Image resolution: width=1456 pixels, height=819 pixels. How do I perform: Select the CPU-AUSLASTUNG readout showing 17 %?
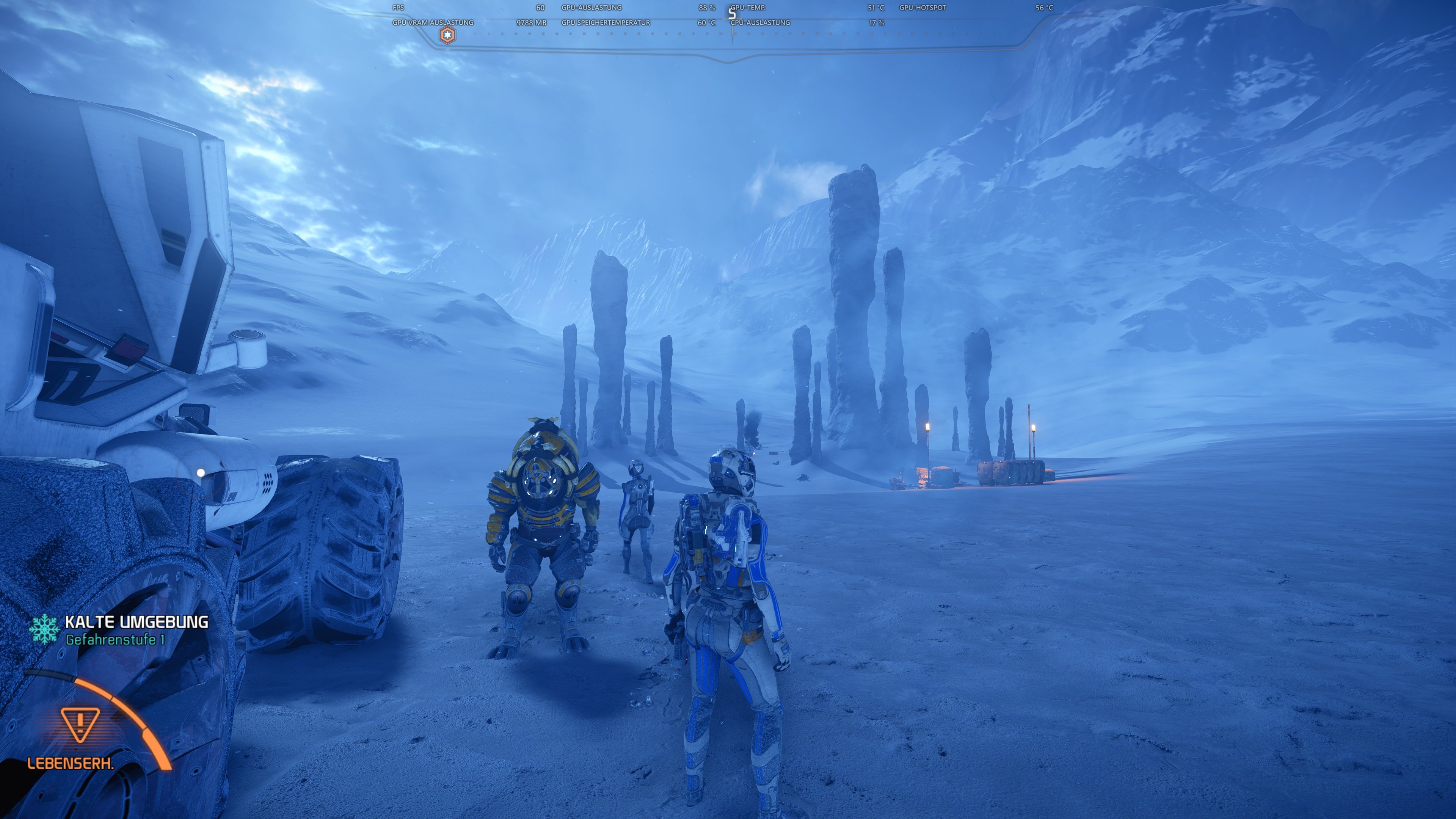click(x=876, y=23)
